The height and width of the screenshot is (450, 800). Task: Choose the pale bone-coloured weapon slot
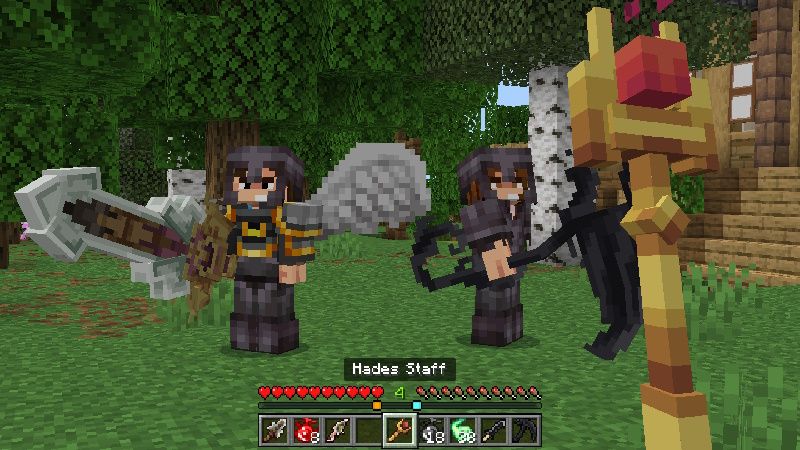(336, 431)
